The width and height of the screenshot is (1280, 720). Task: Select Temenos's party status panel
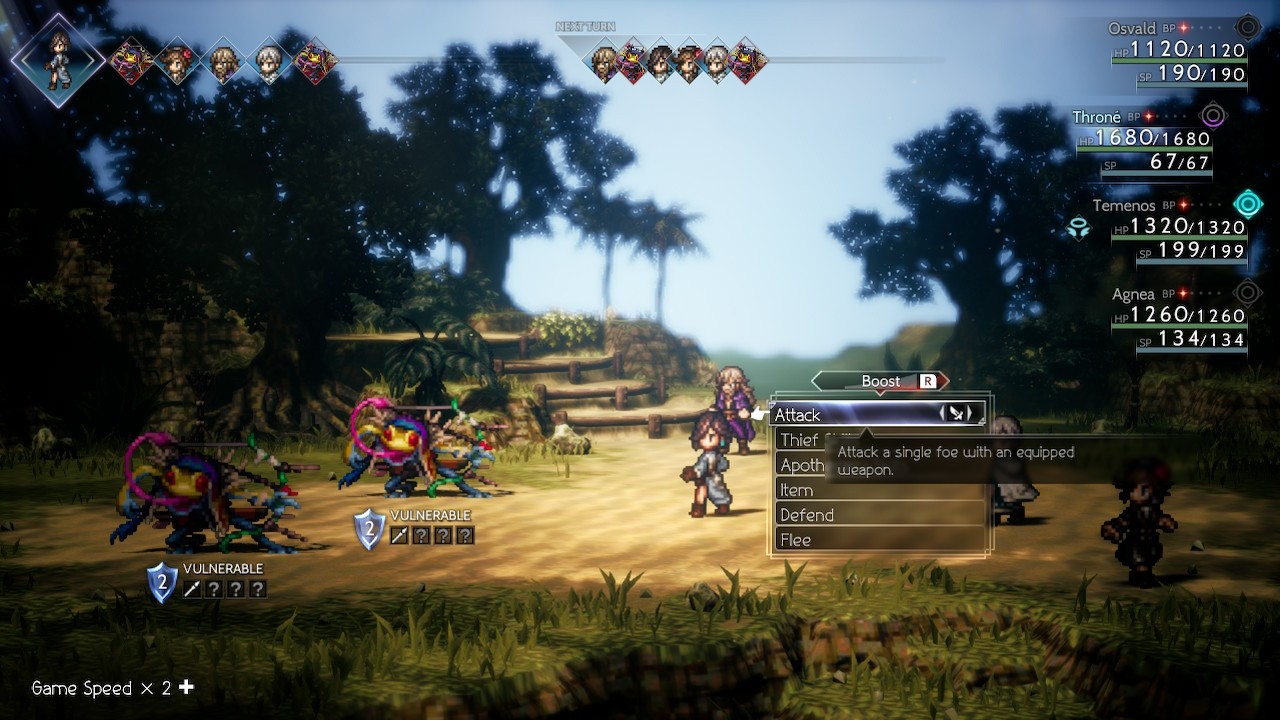(1170, 230)
